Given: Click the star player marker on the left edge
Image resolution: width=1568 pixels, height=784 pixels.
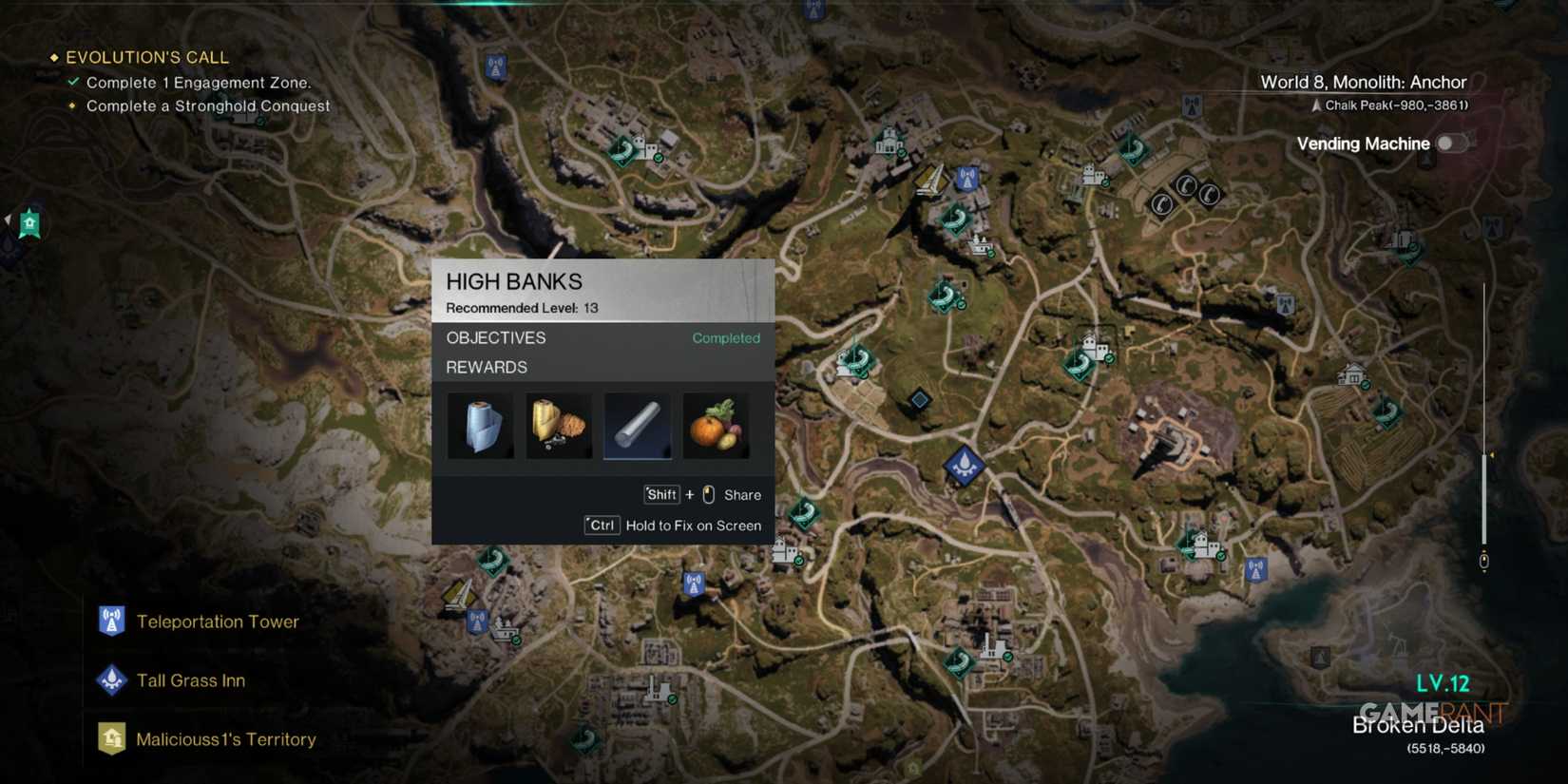Looking at the screenshot, I should tap(29, 223).
